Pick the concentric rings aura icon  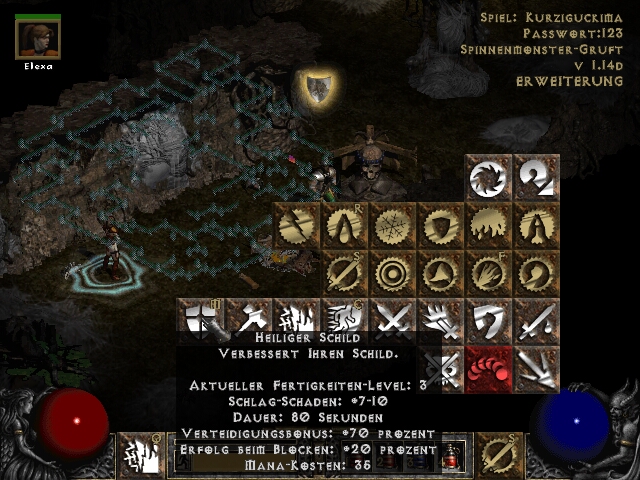pos(394,273)
